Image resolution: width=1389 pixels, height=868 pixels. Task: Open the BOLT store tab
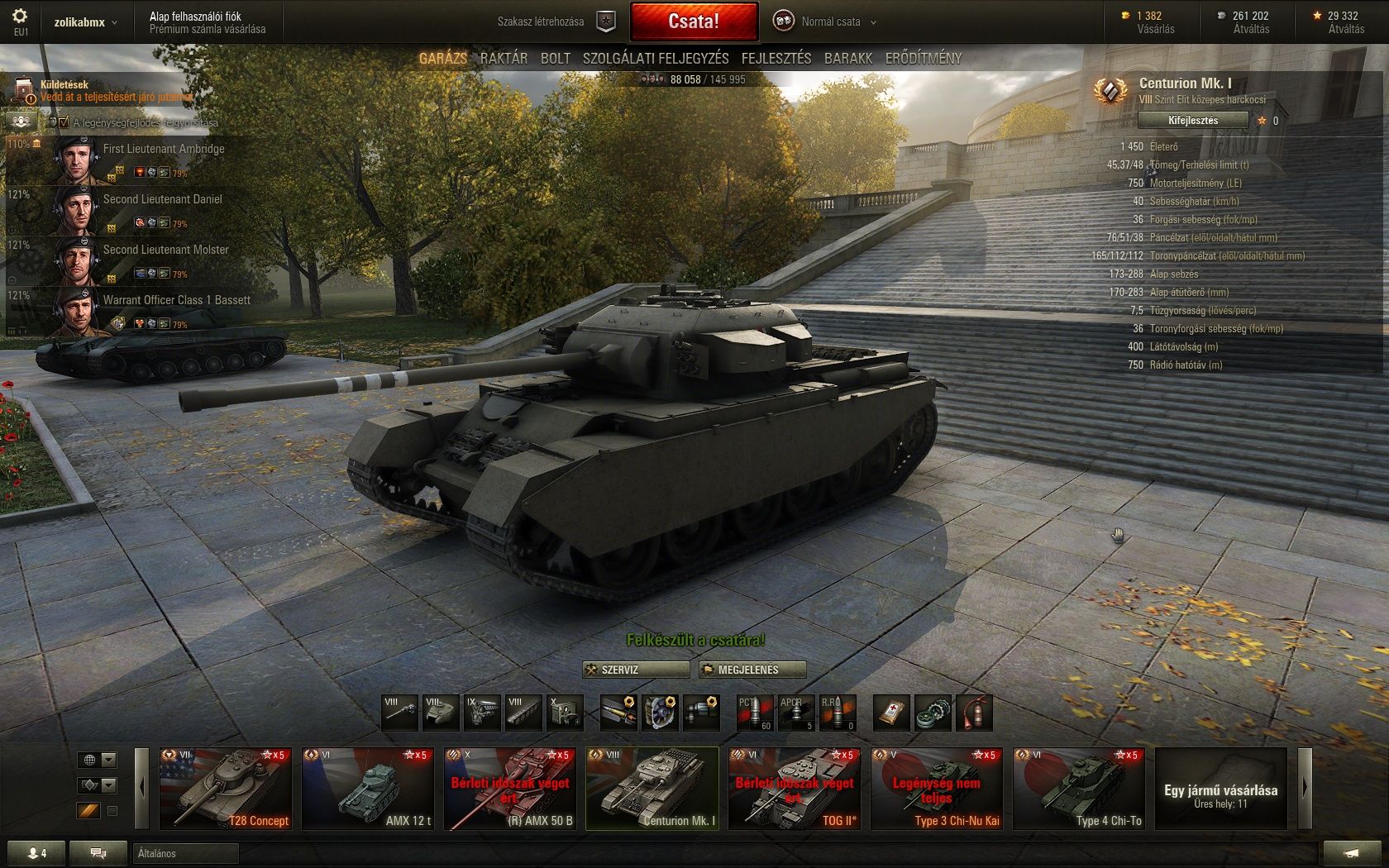point(555,58)
